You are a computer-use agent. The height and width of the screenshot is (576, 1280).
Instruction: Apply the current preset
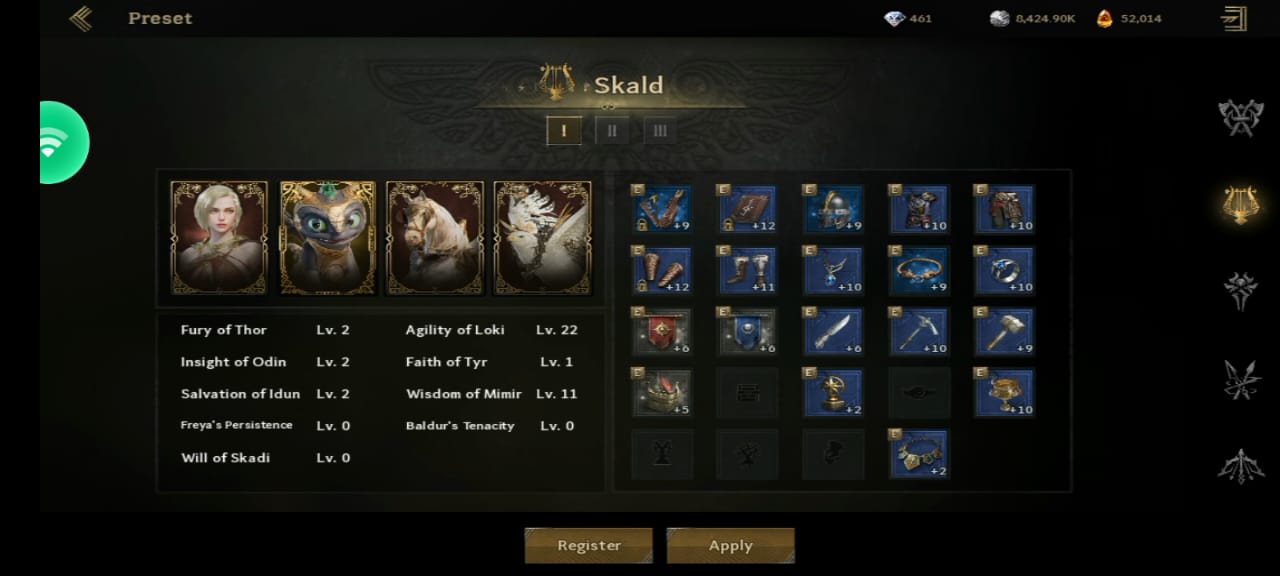click(x=730, y=545)
